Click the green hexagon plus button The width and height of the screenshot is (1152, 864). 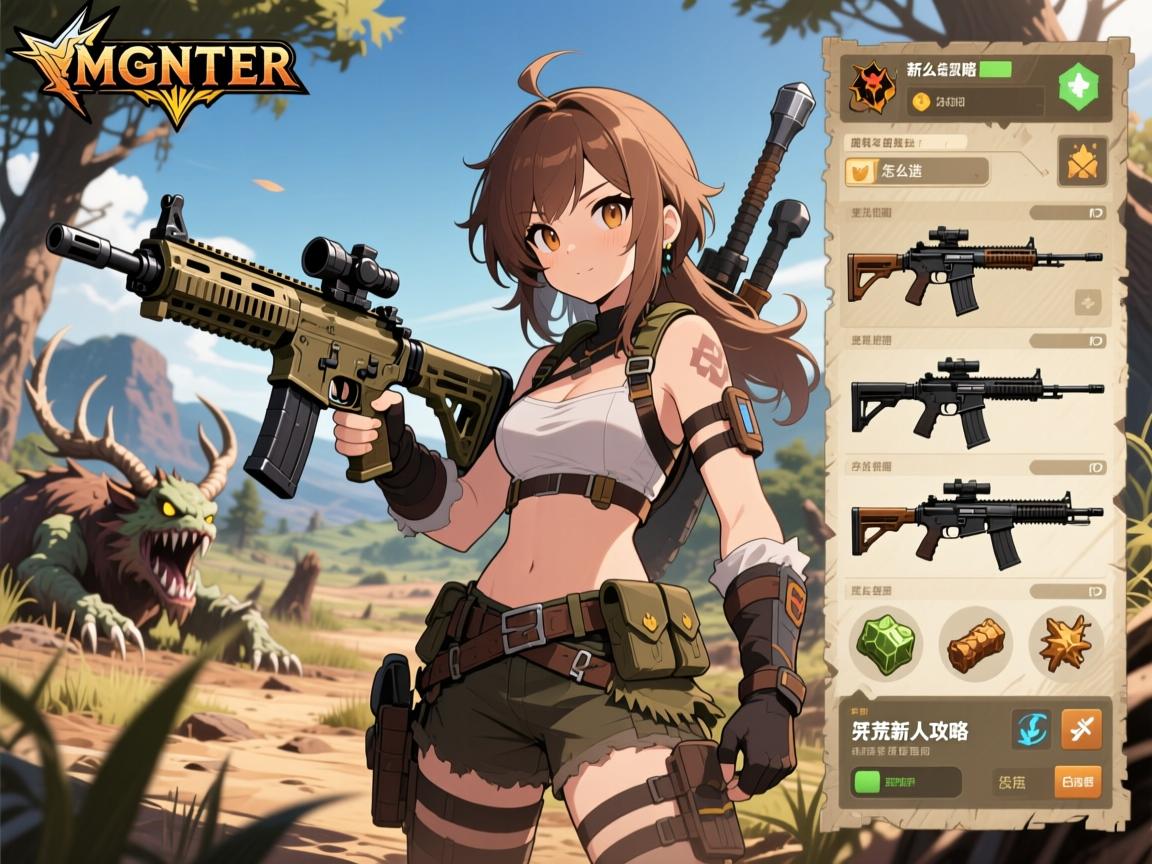point(1078,87)
